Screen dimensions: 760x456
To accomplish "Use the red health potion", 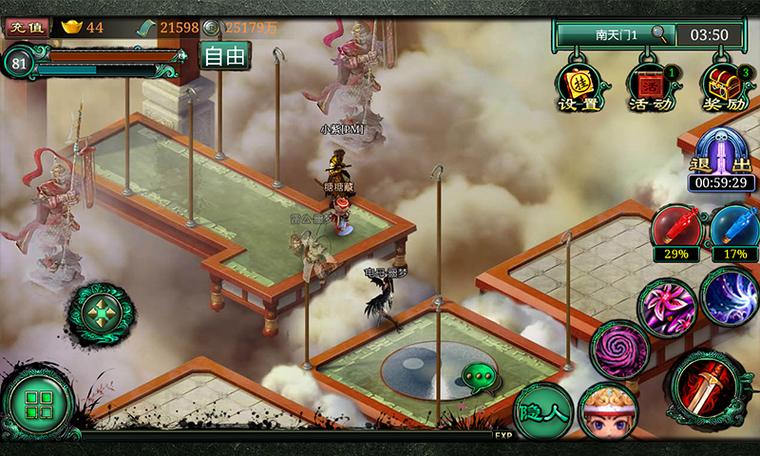I will [677, 229].
